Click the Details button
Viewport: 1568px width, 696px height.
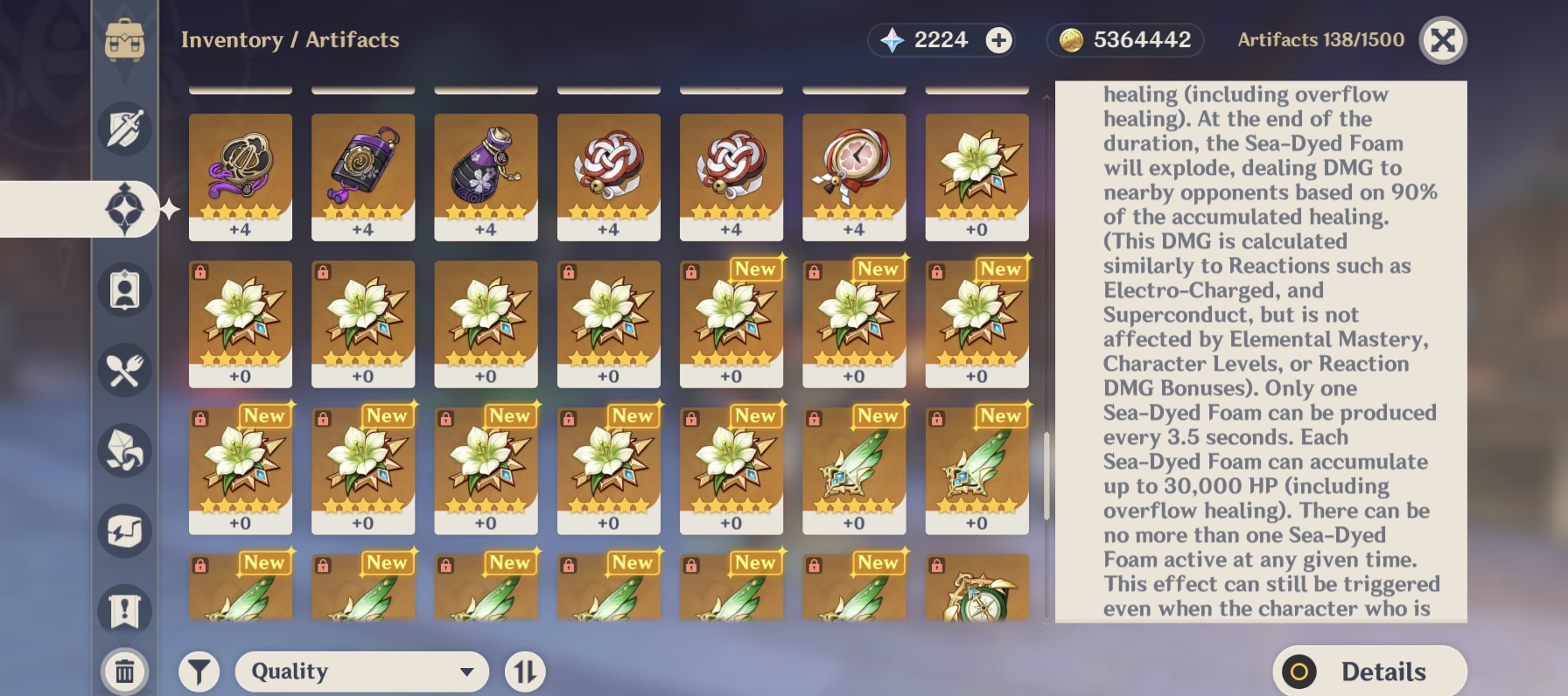coord(1370,672)
